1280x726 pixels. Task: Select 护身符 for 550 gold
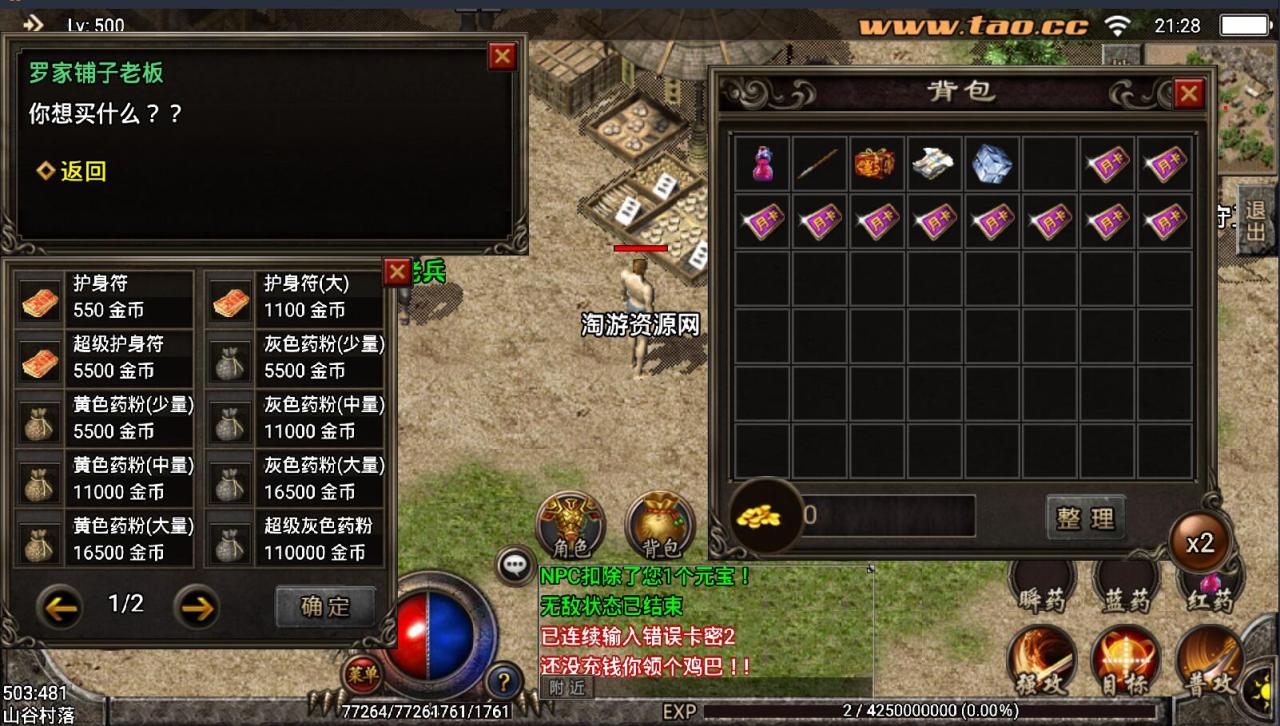pyautogui.click(x=106, y=298)
